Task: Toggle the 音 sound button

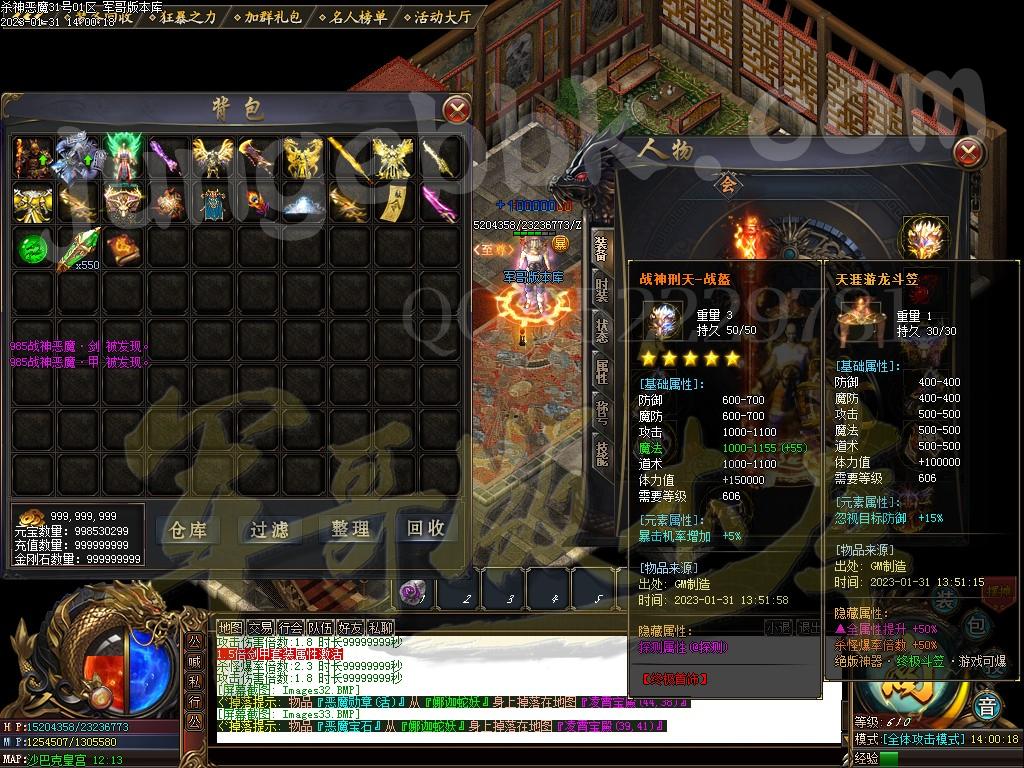Action: pyautogui.click(x=988, y=704)
